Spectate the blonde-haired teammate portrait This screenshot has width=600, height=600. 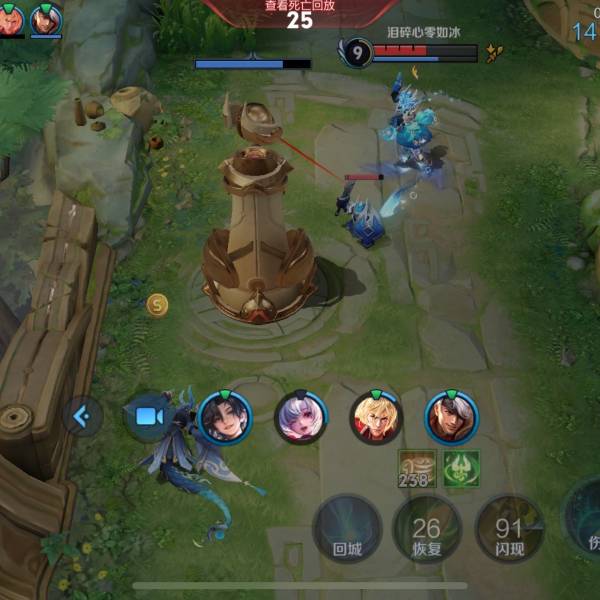point(375,417)
